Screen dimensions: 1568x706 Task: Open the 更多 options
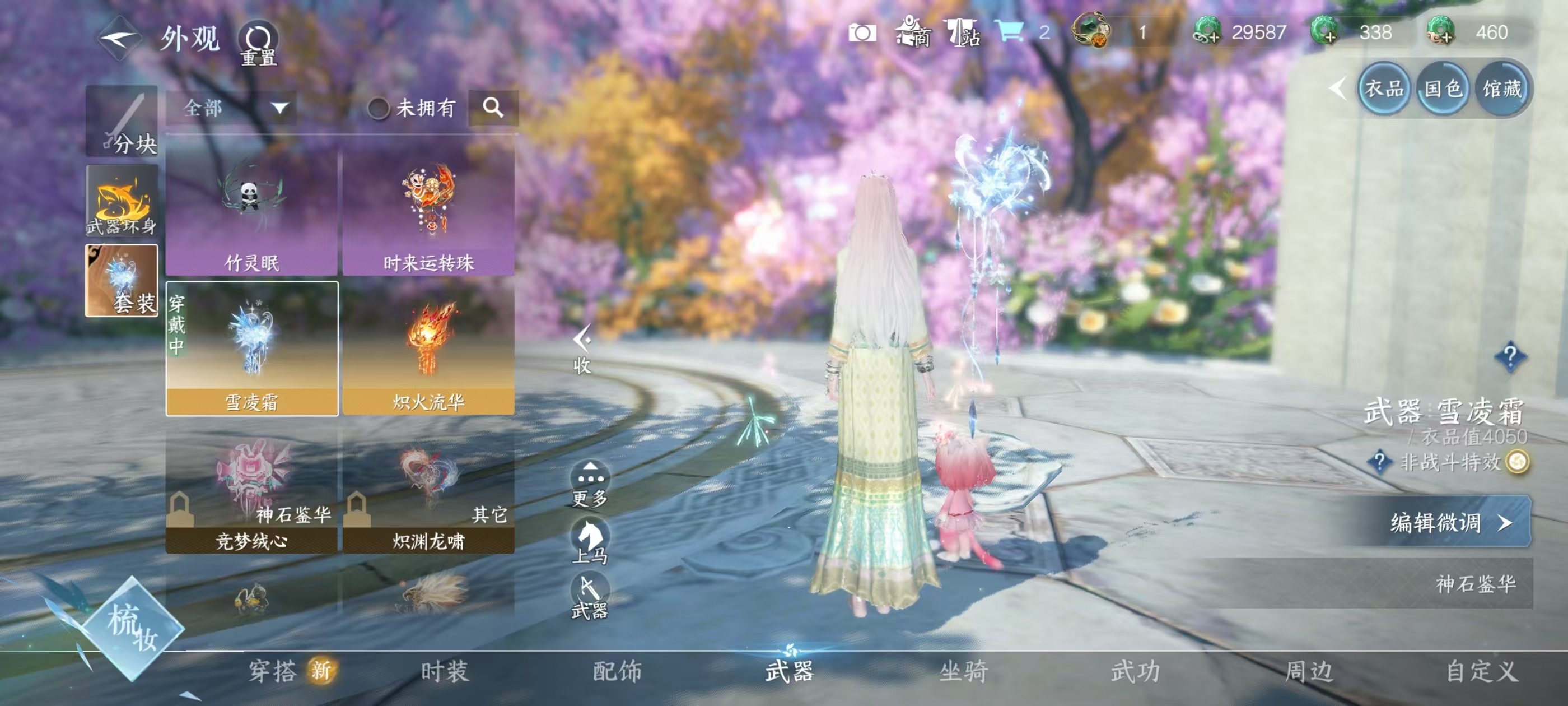click(590, 484)
